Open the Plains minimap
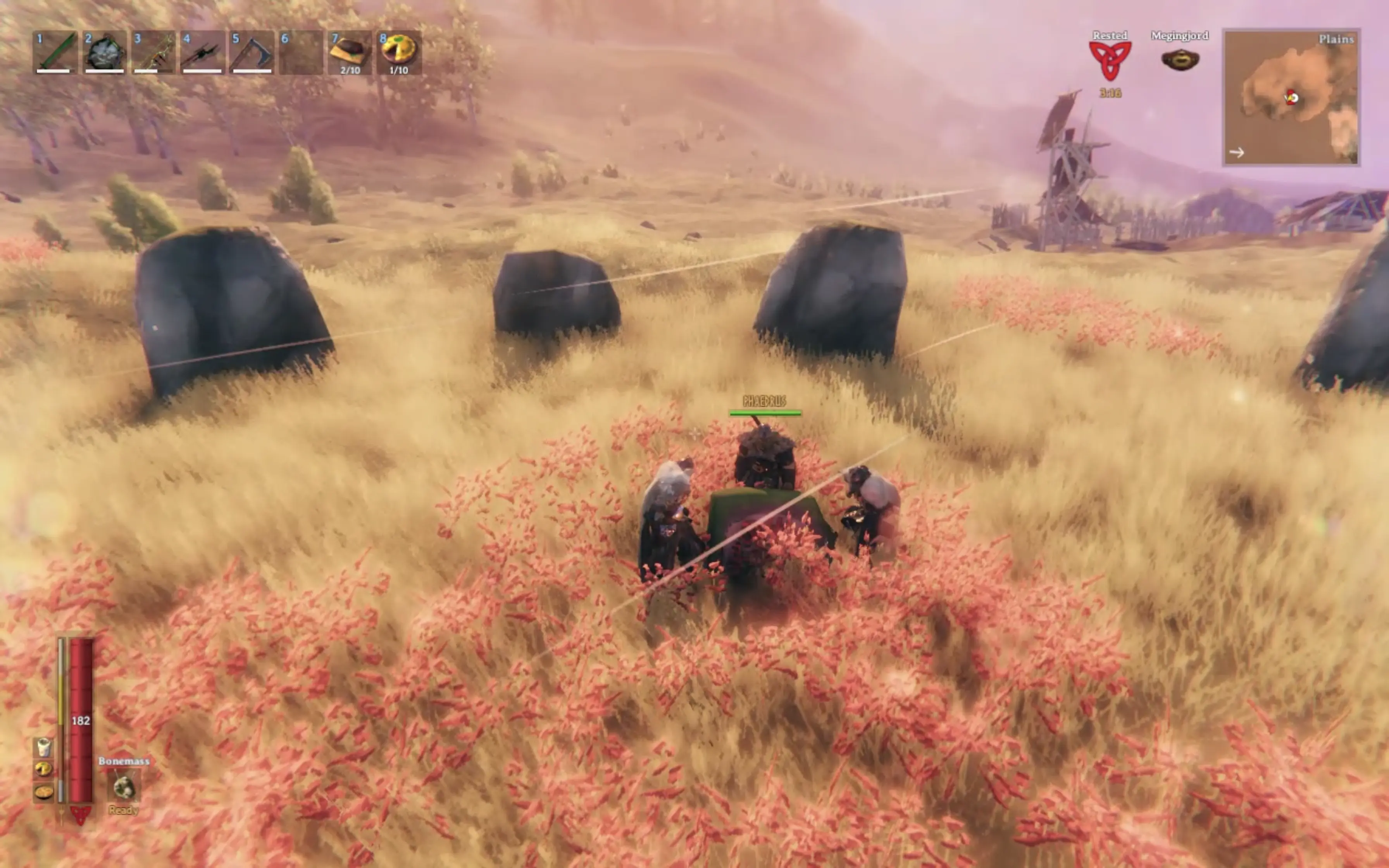The height and width of the screenshot is (868, 1389). tap(1291, 98)
